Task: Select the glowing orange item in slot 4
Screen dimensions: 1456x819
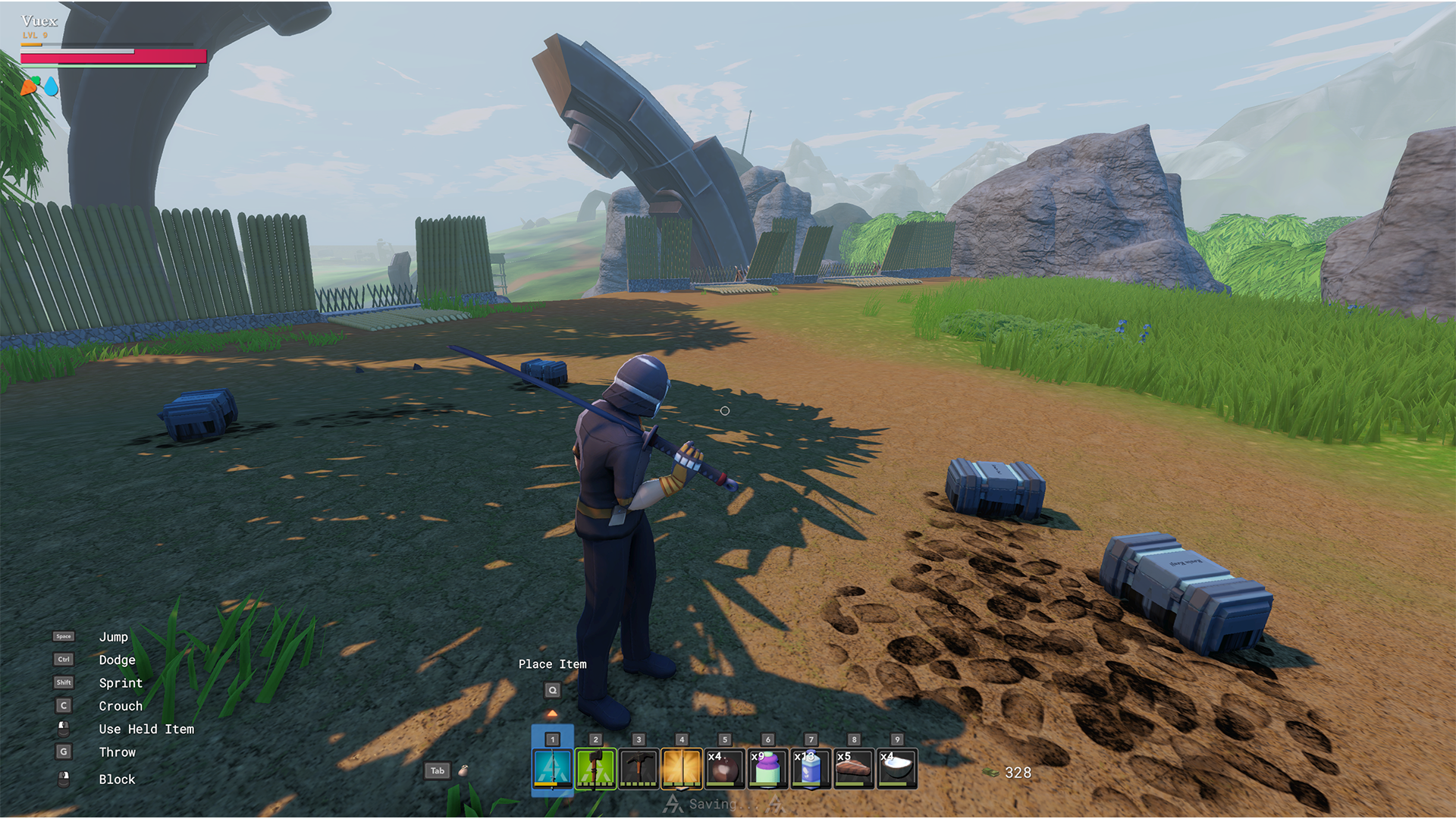Action: click(x=682, y=768)
